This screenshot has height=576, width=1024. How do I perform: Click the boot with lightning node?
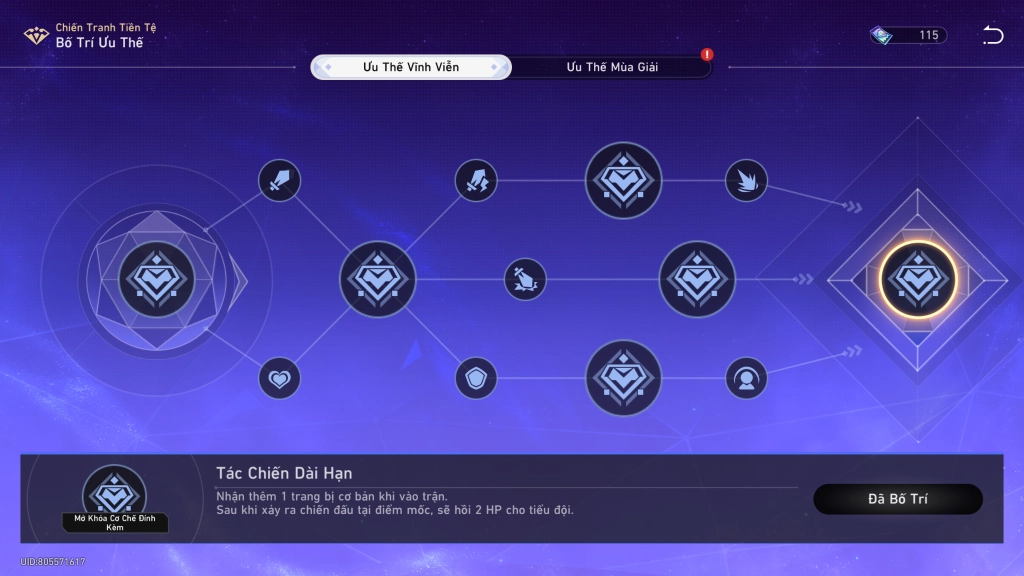tap(476, 181)
